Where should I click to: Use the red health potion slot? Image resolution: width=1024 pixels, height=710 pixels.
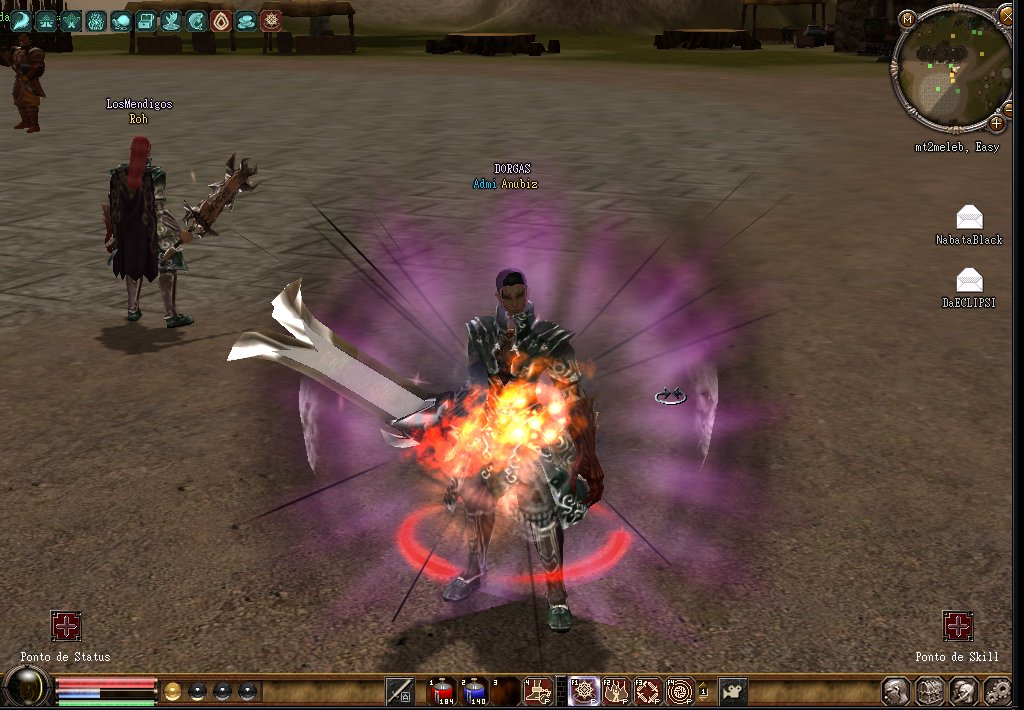(x=443, y=690)
